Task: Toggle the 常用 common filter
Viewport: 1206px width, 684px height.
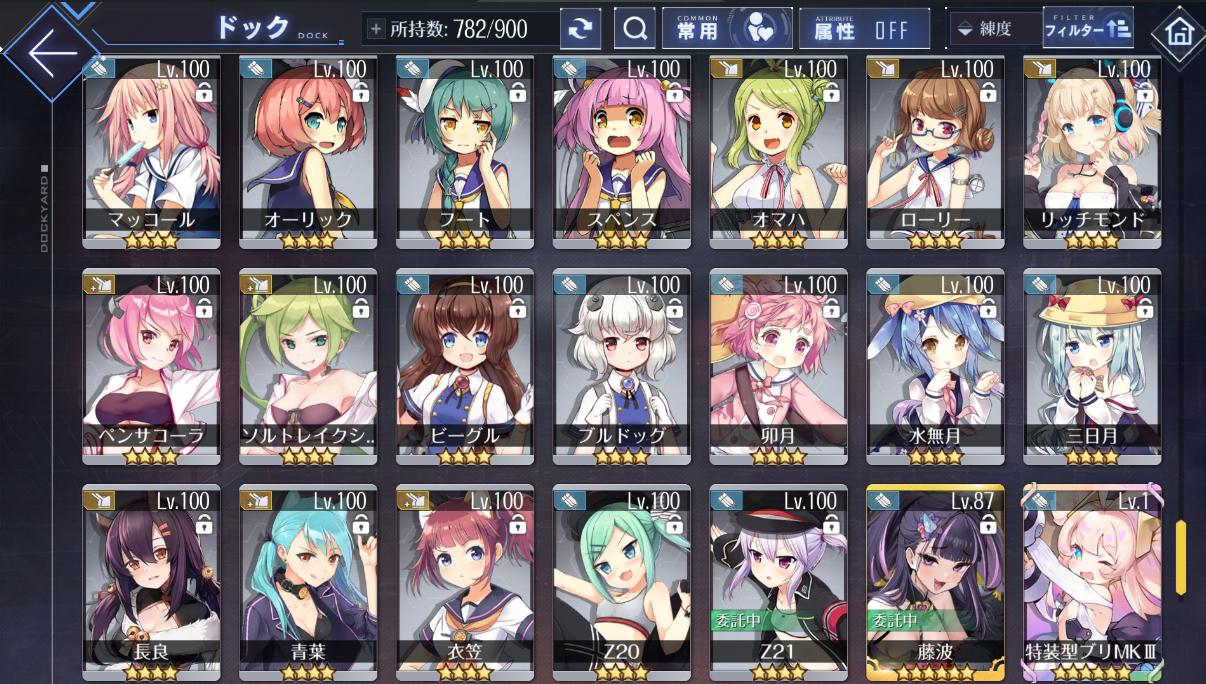Action: coord(727,29)
